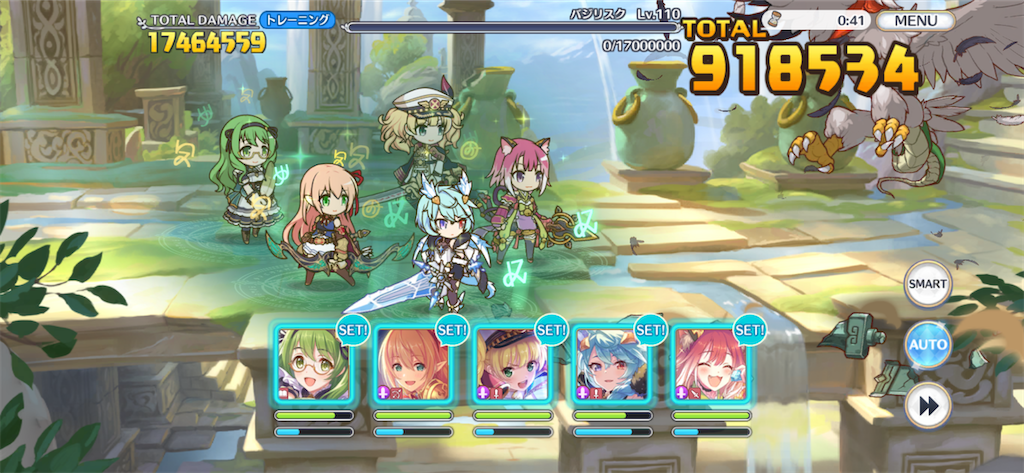The width and height of the screenshot is (1024, 473).
Task: Open the MENU button
Action: click(915, 20)
